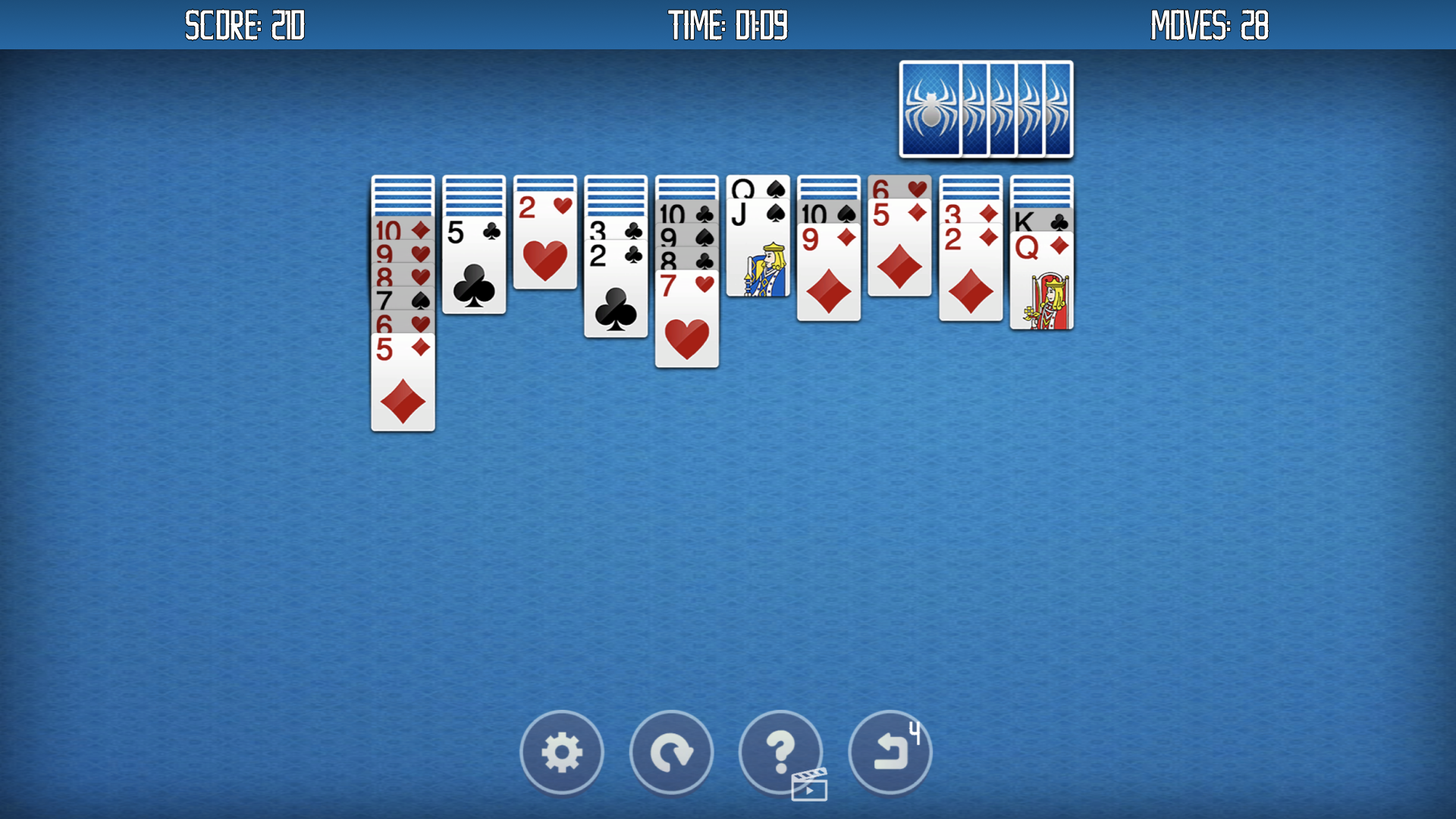
Task: Click the leftmost spider card back
Action: click(x=930, y=108)
